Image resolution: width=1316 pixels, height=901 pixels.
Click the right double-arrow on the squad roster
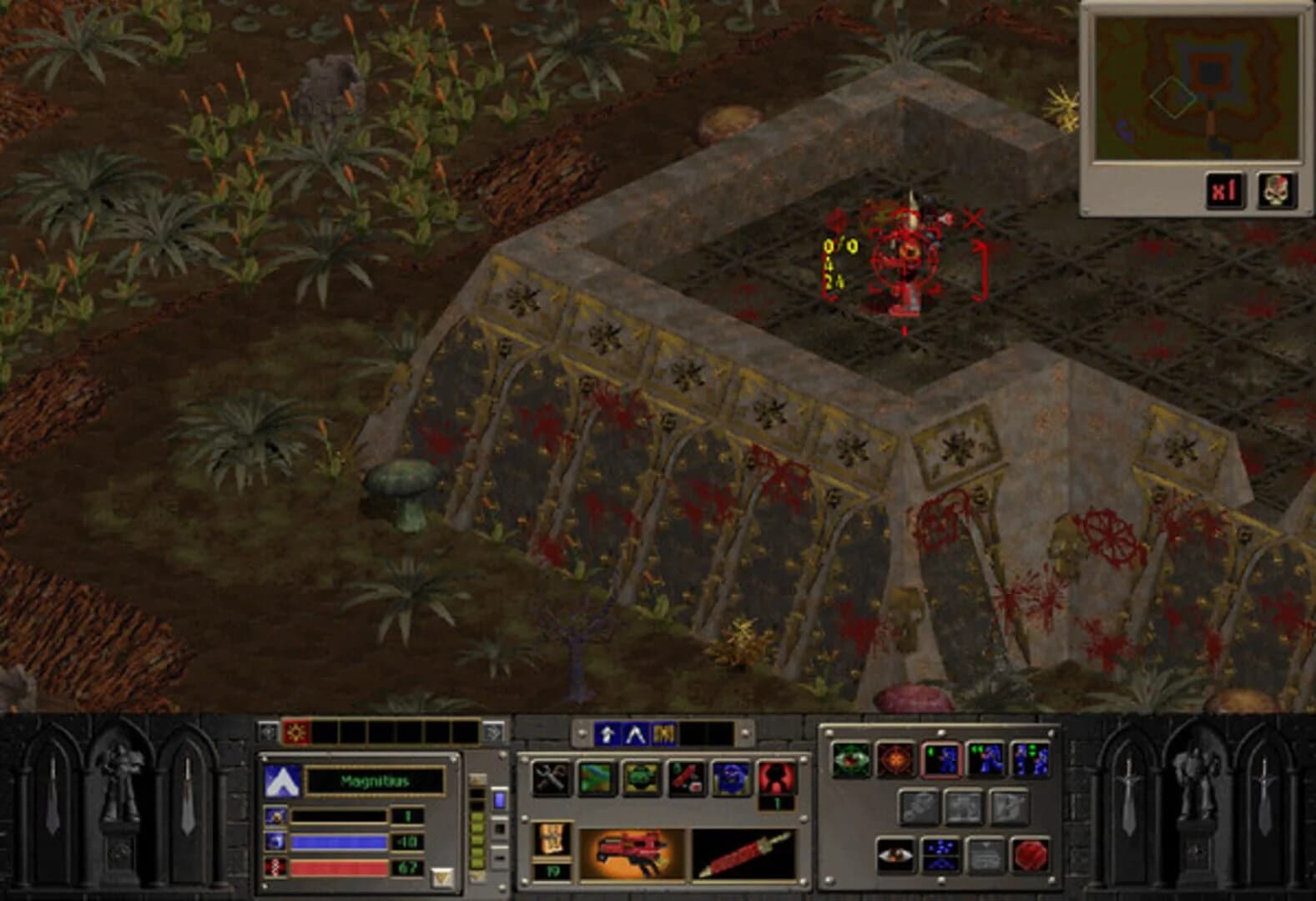coord(492,732)
